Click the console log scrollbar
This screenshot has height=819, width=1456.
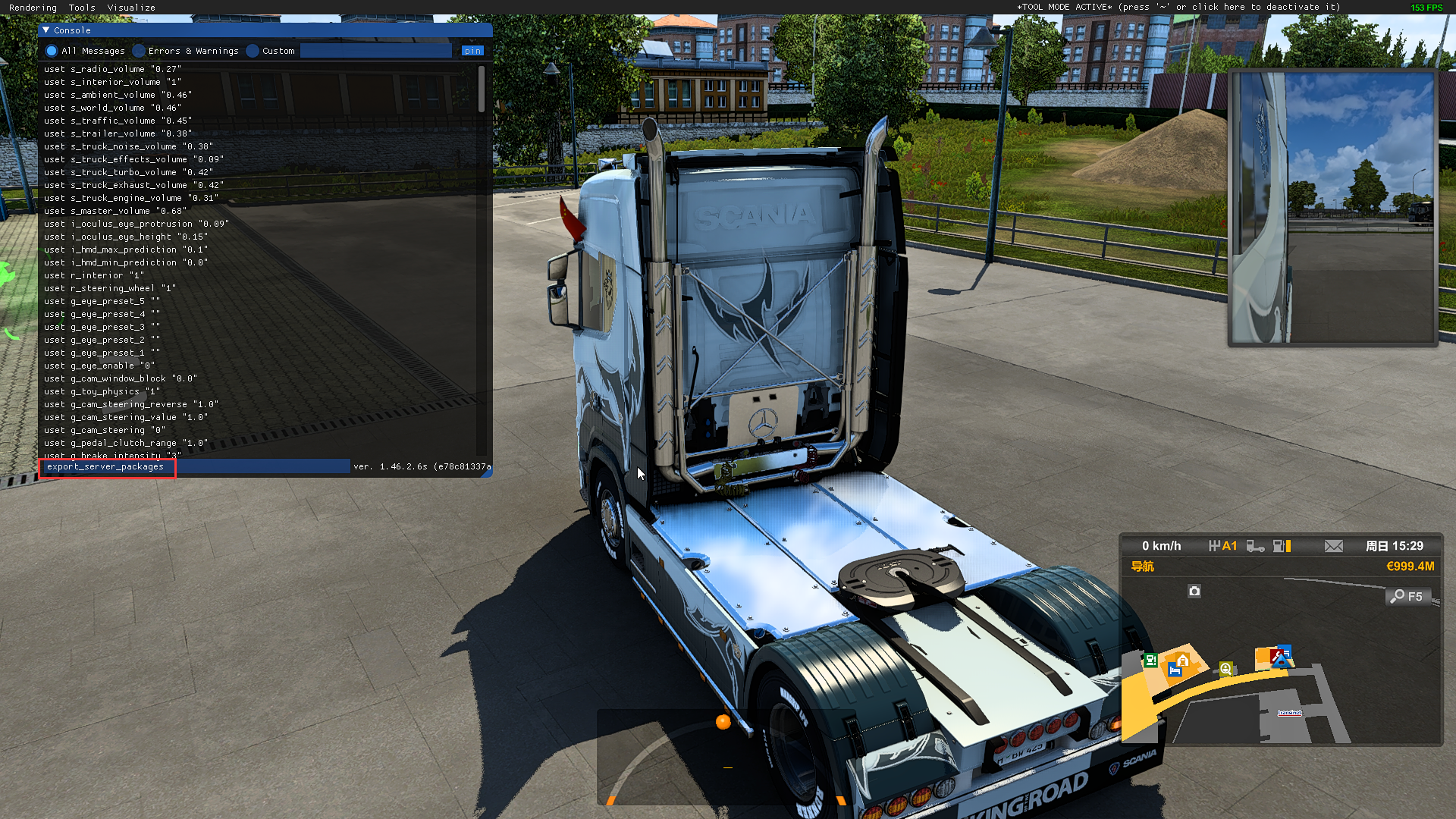tap(482, 89)
